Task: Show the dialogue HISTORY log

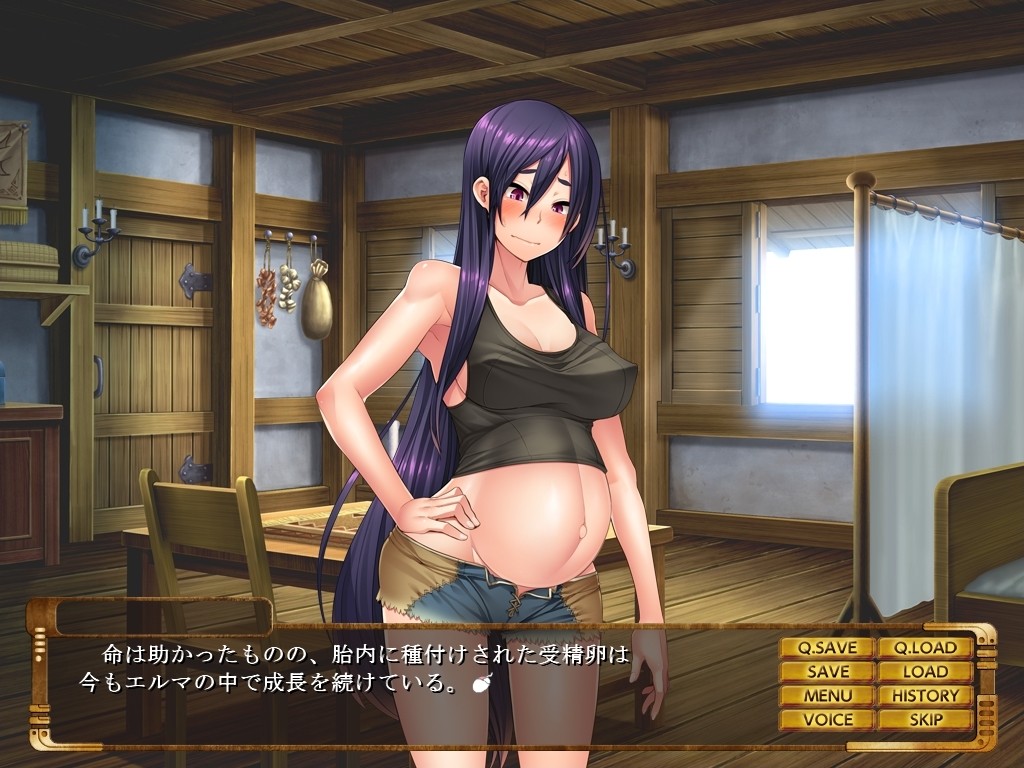Action: tap(925, 696)
